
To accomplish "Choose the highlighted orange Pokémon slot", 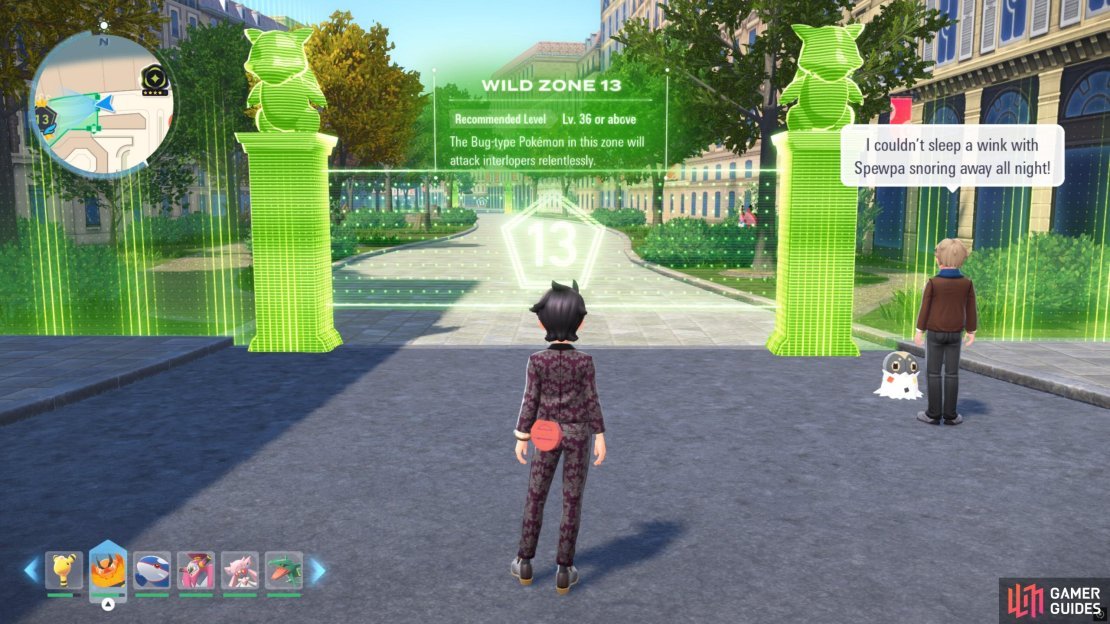I will pos(108,569).
